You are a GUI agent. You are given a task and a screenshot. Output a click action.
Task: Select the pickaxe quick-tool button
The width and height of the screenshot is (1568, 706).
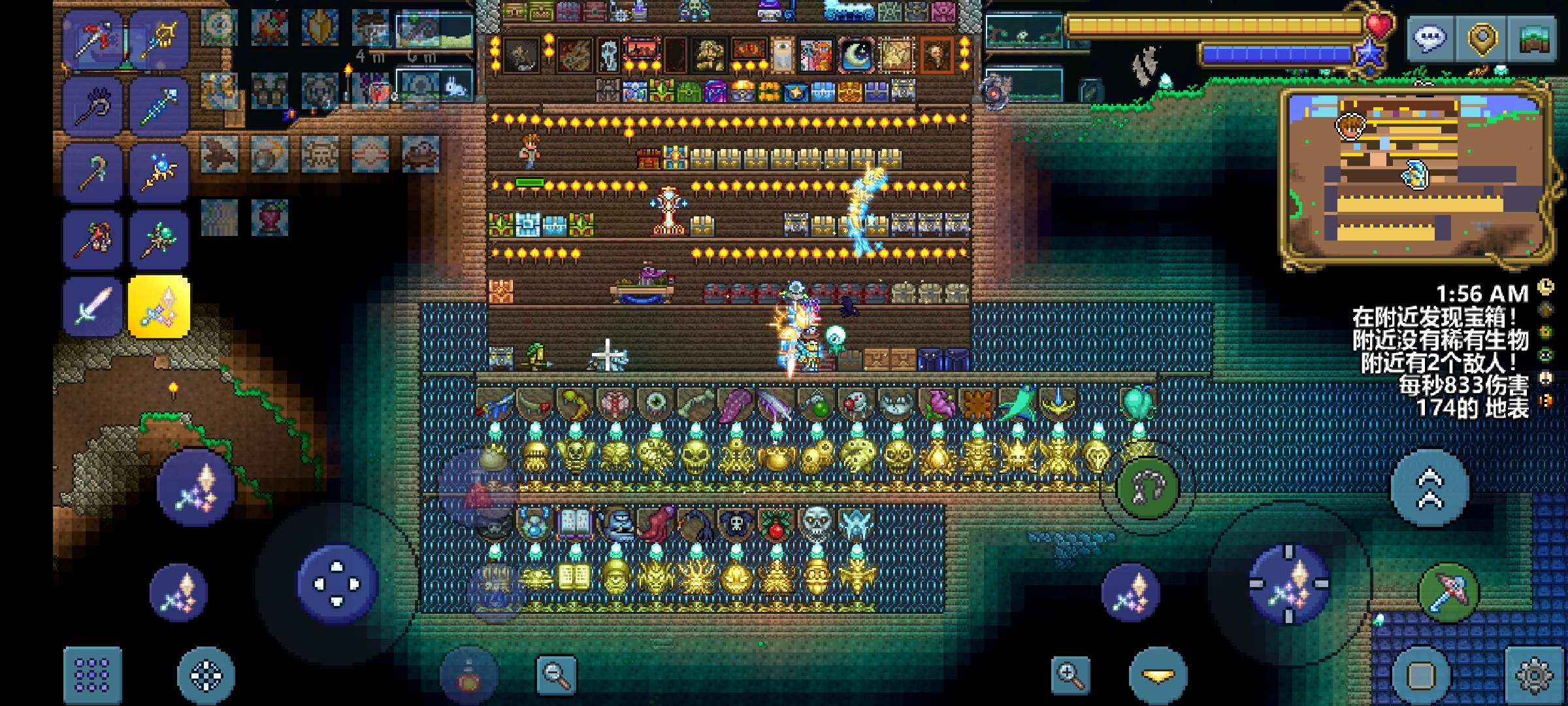pos(1448,592)
